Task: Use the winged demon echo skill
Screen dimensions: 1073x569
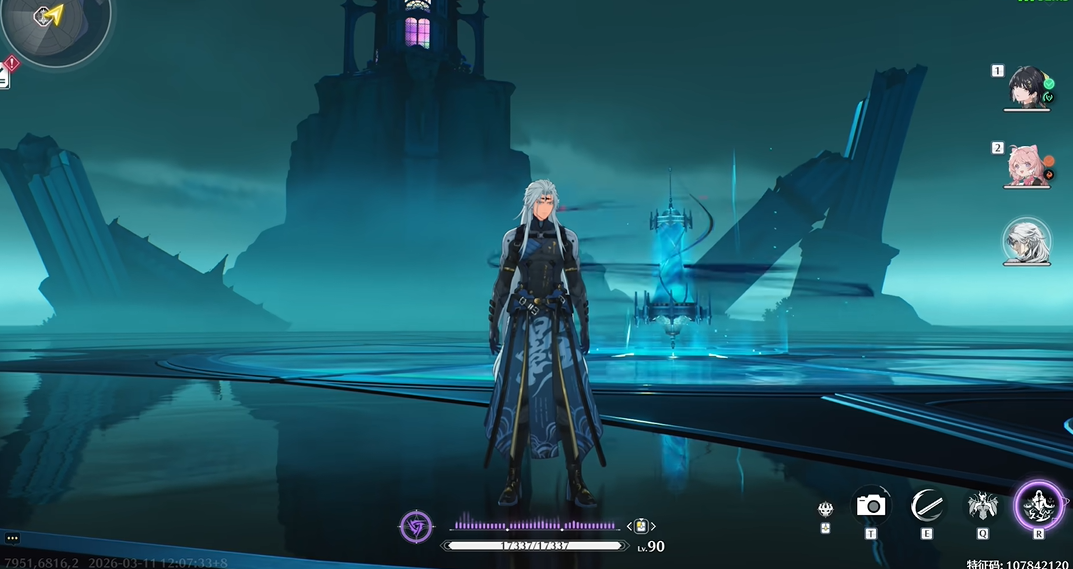Action: pos(982,506)
